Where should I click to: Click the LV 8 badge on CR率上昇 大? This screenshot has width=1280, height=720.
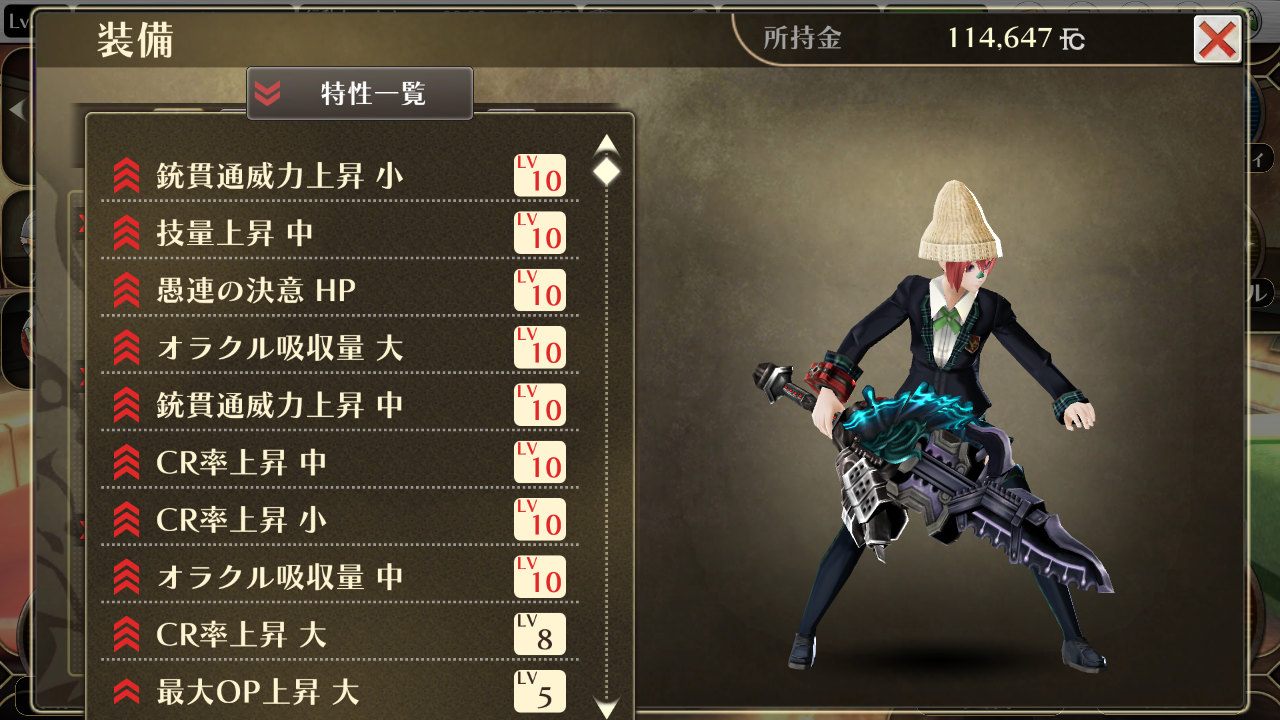pyautogui.click(x=539, y=634)
